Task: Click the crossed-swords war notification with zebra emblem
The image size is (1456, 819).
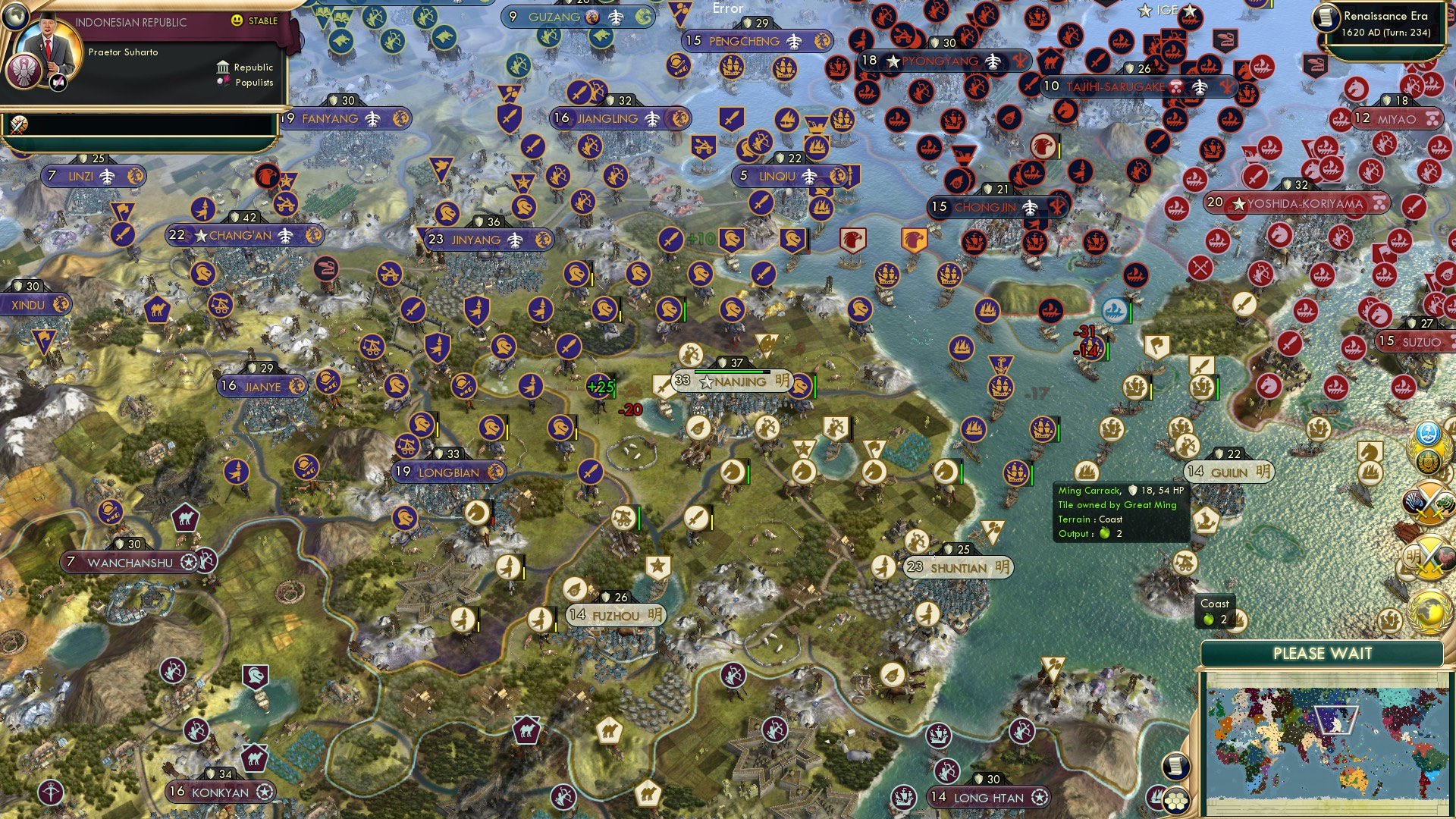Action: pyautogui.click(x=1429, y=502)
